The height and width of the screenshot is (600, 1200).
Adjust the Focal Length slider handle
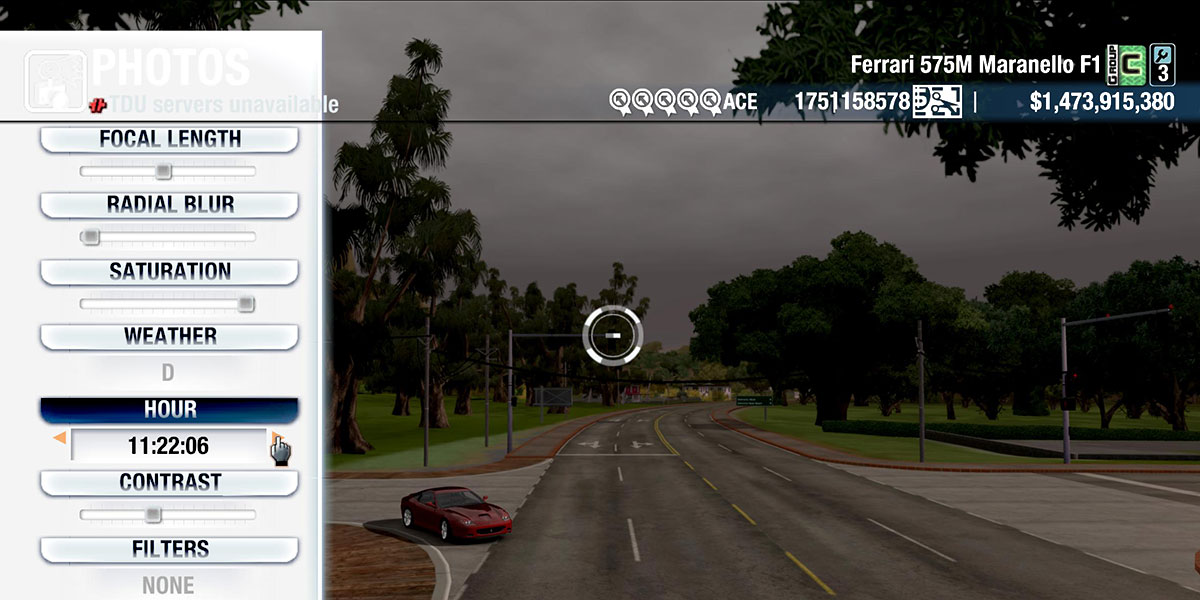click(163, 172)
